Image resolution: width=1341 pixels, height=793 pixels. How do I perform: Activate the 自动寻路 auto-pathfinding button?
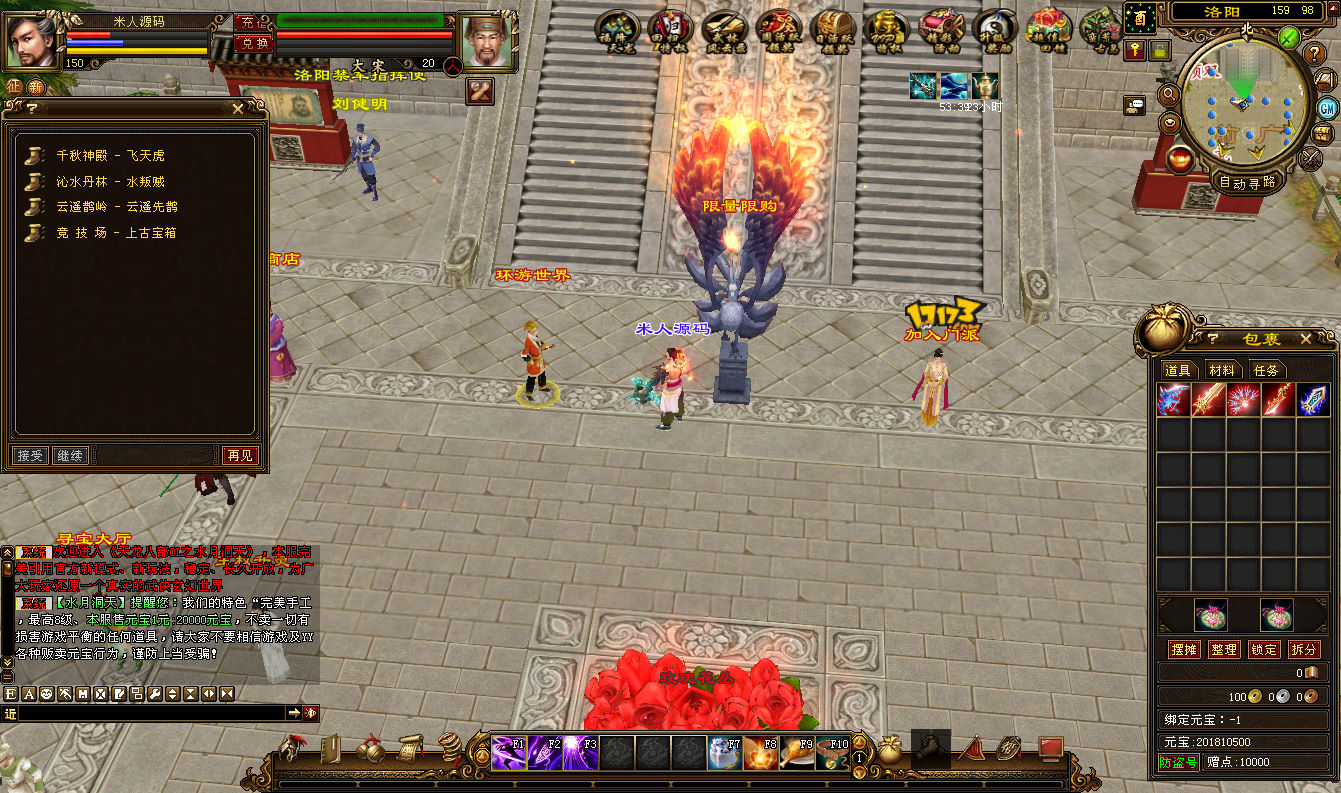tap(1247, 182)
